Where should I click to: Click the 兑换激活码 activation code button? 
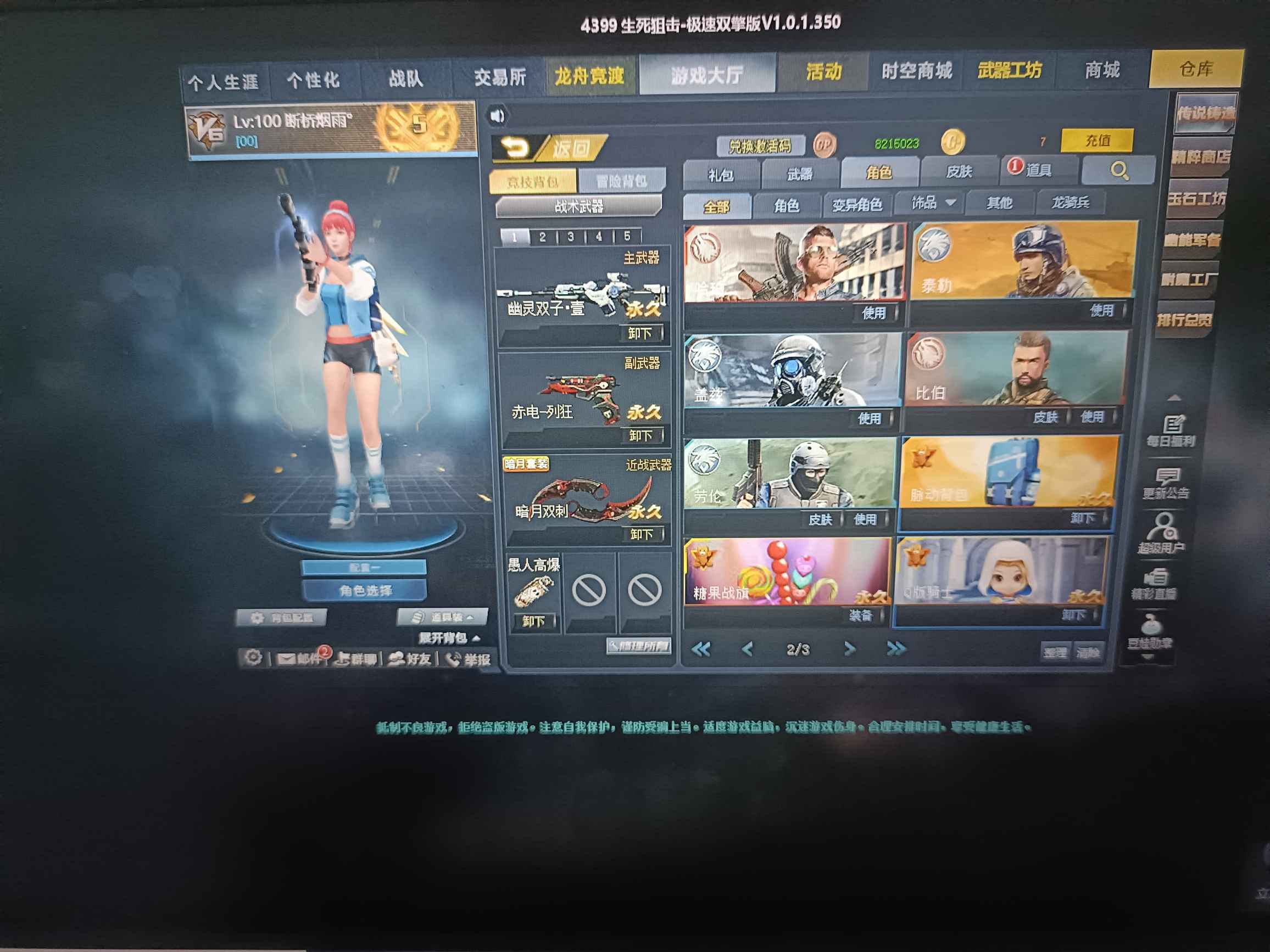761,144
